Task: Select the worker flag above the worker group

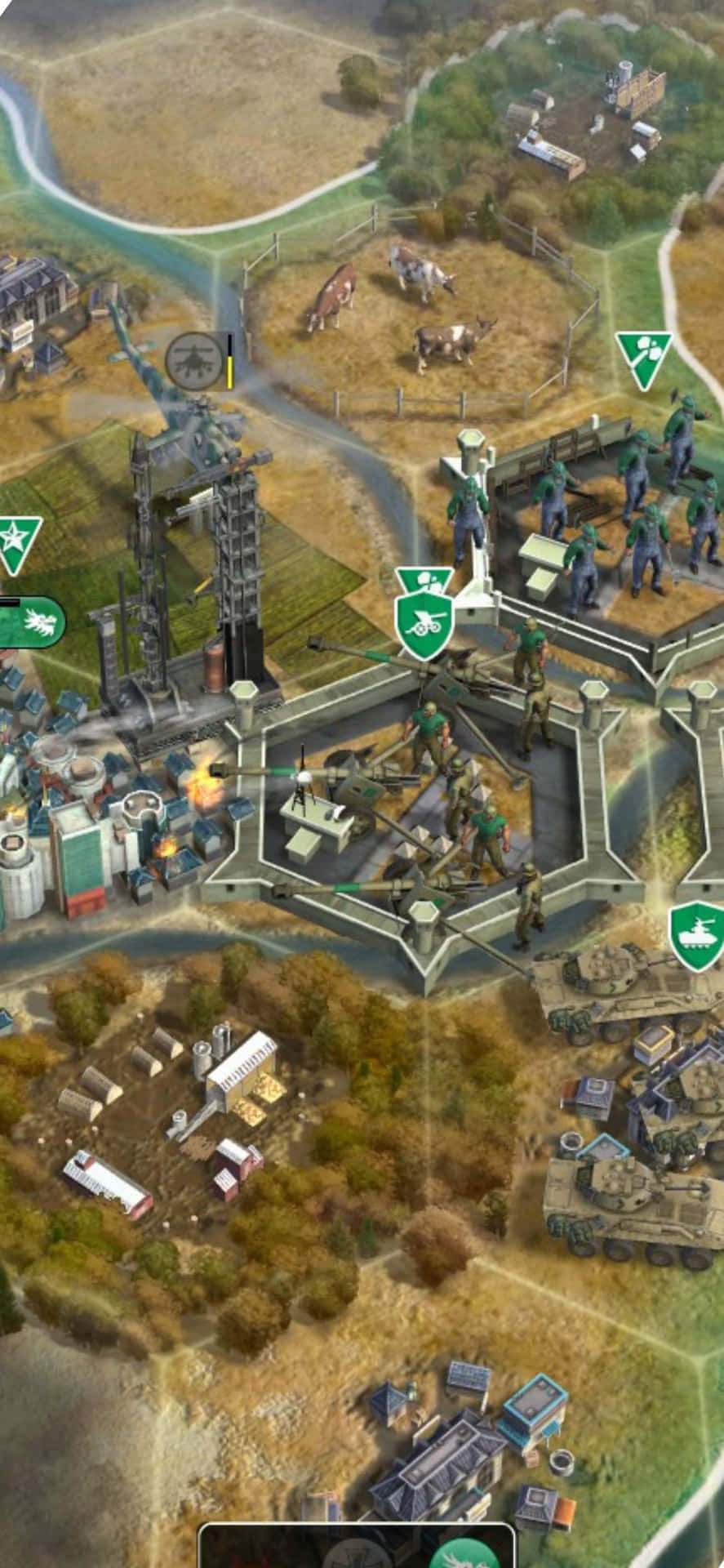Action: tap(644, 359)
